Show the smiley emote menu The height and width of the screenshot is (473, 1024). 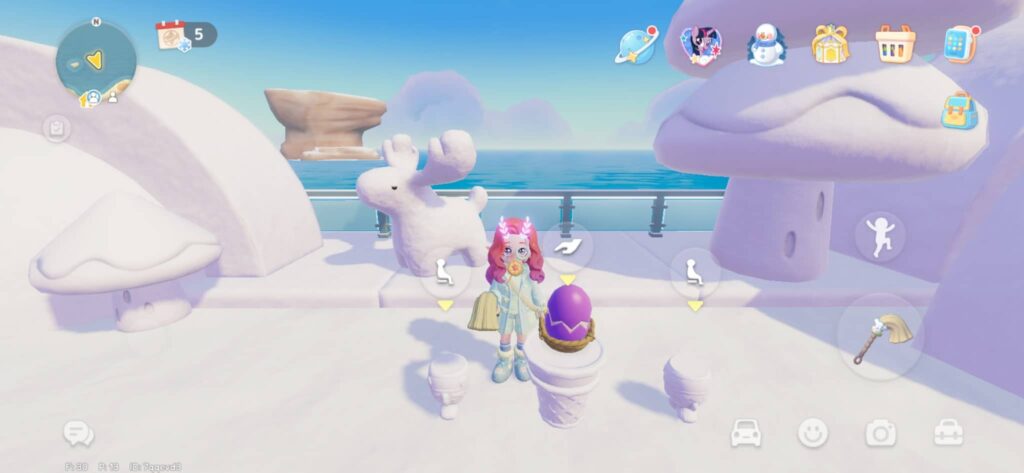click(813, 433)
